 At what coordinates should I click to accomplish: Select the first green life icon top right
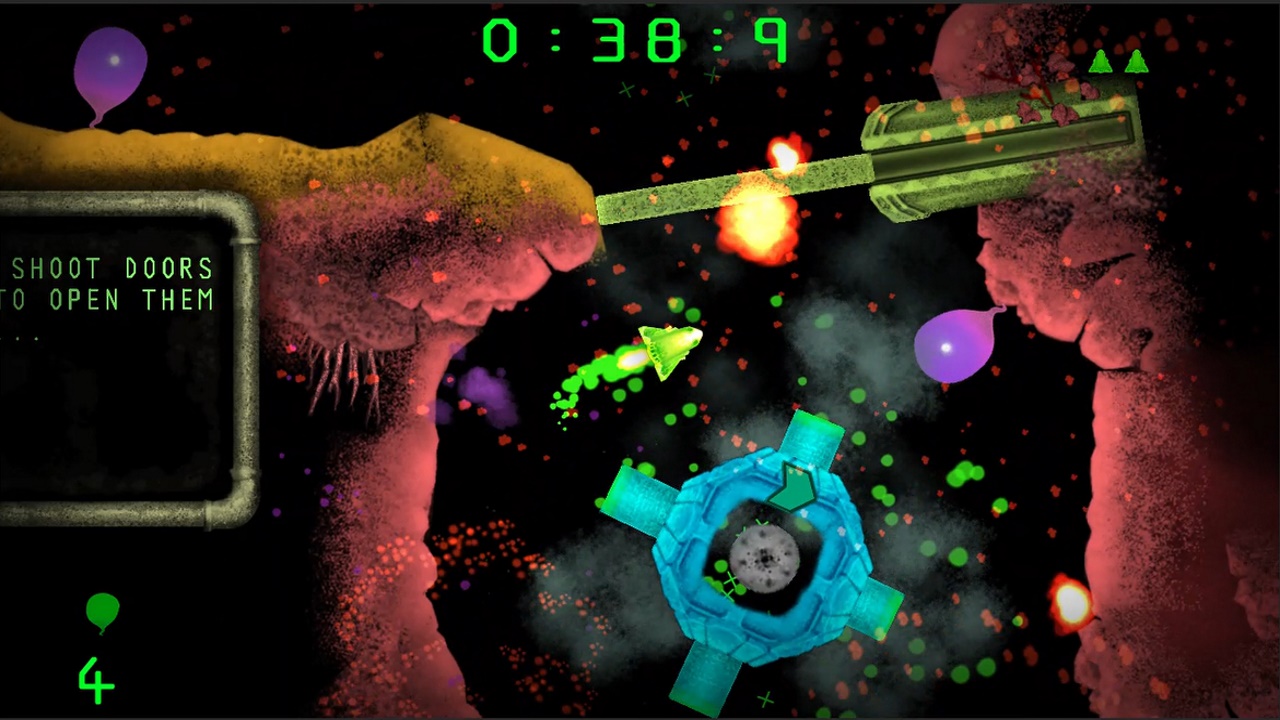[x=1100, y=62]
